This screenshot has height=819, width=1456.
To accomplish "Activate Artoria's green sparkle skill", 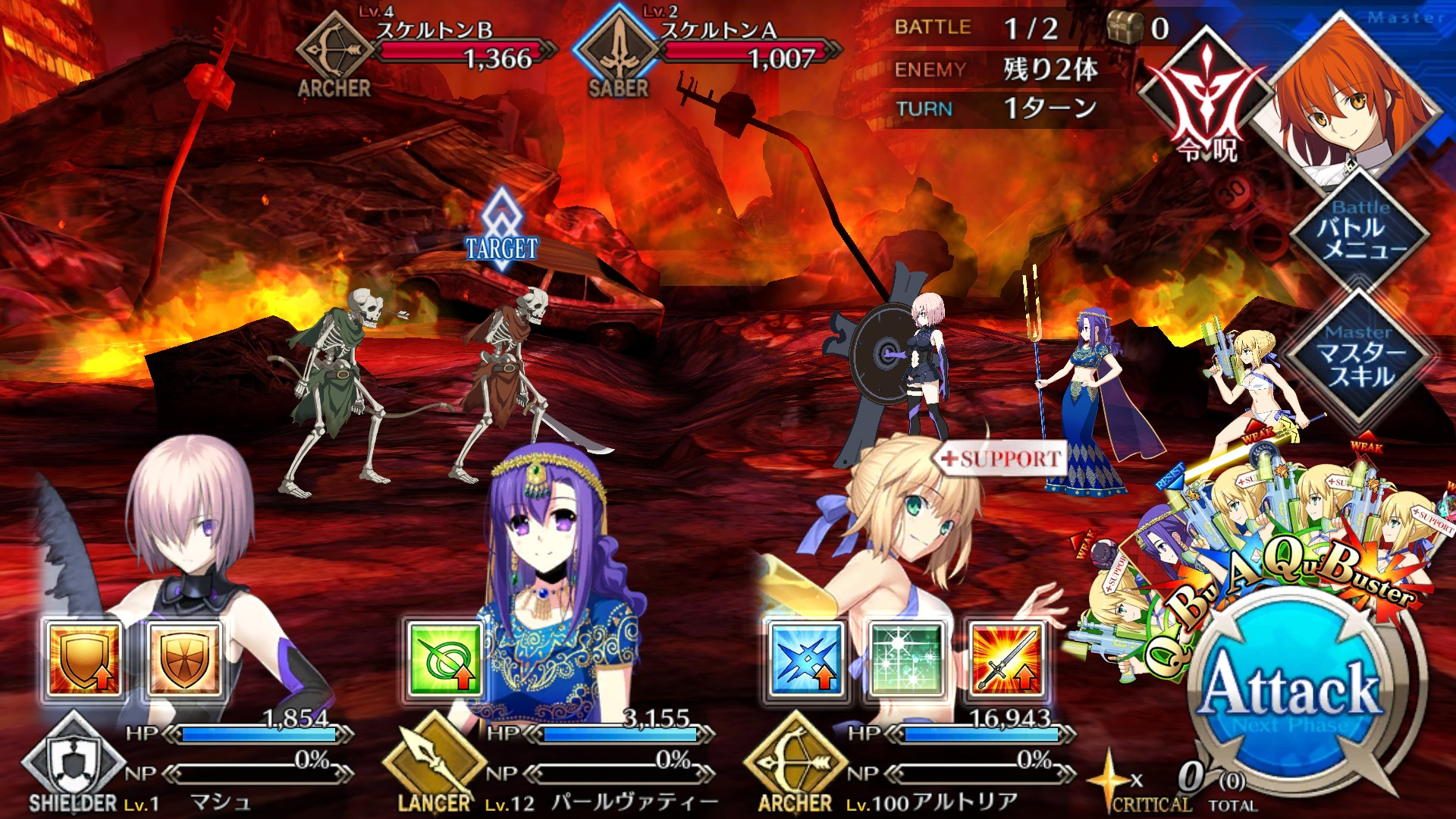I will tap(906, 658).
